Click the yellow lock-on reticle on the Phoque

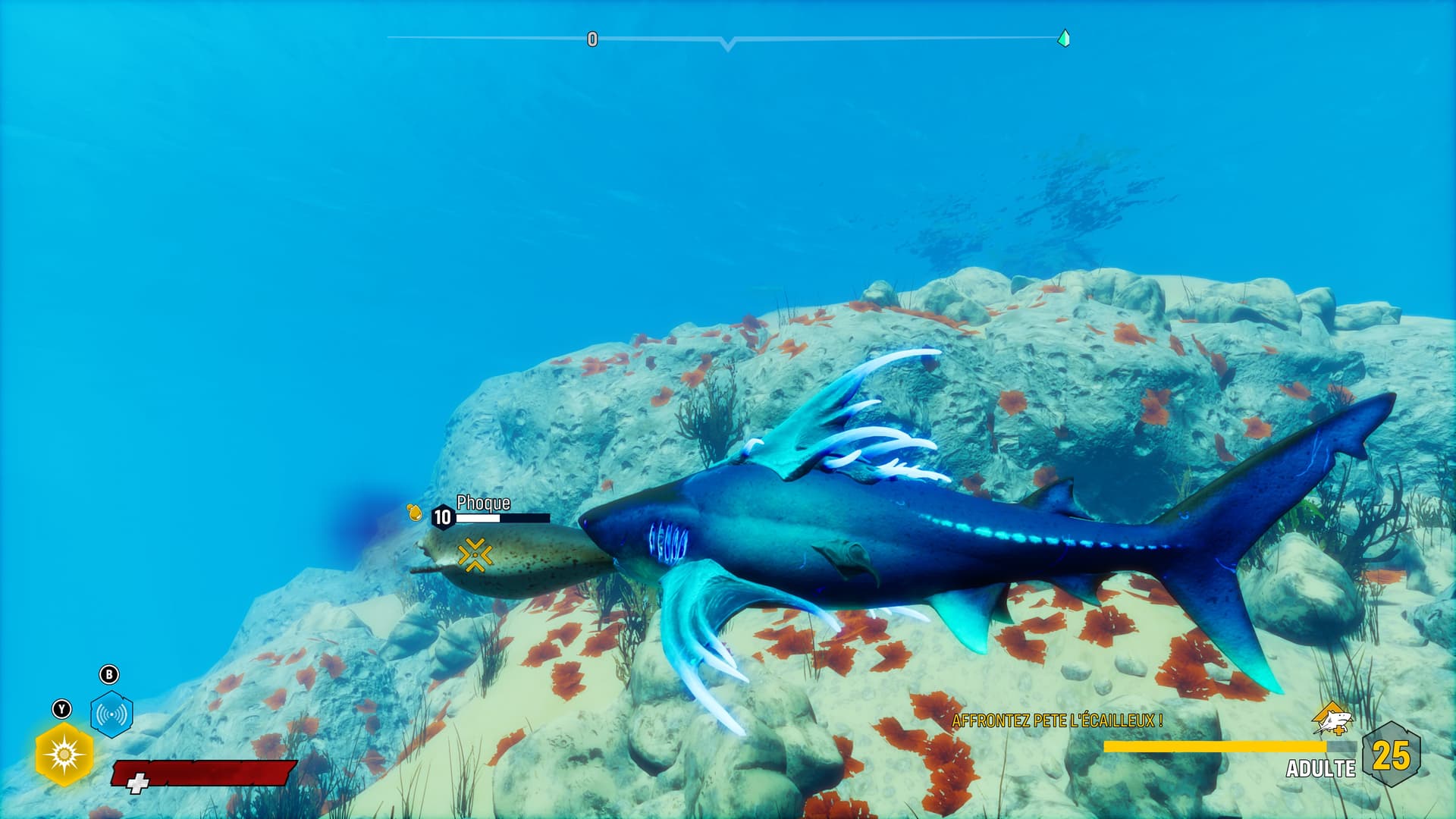(475, 554)
